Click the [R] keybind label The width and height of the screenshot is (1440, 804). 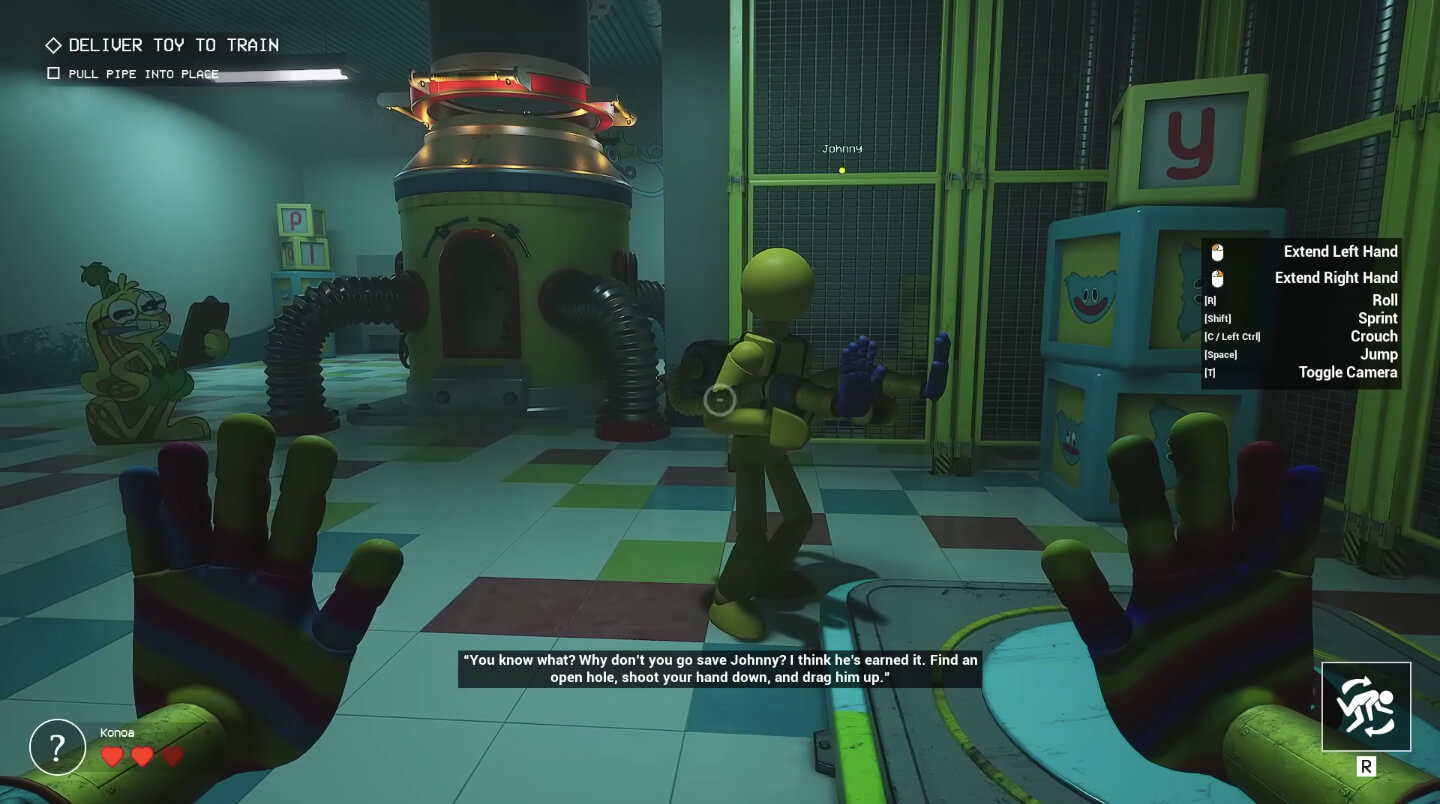click(x=1208, y=300)
